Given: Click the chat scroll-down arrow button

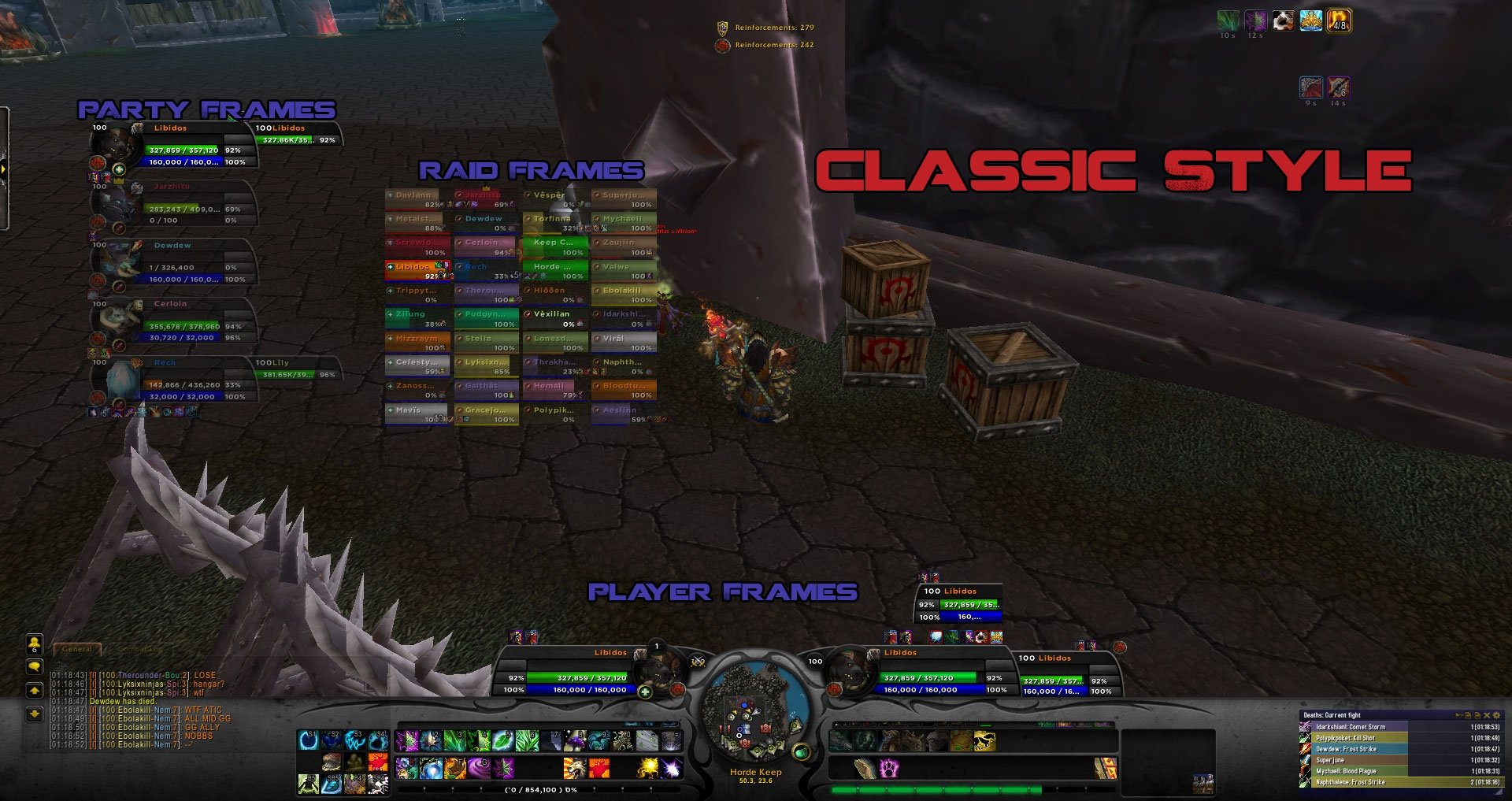Looking at the screenshot, I should [35, 714].
